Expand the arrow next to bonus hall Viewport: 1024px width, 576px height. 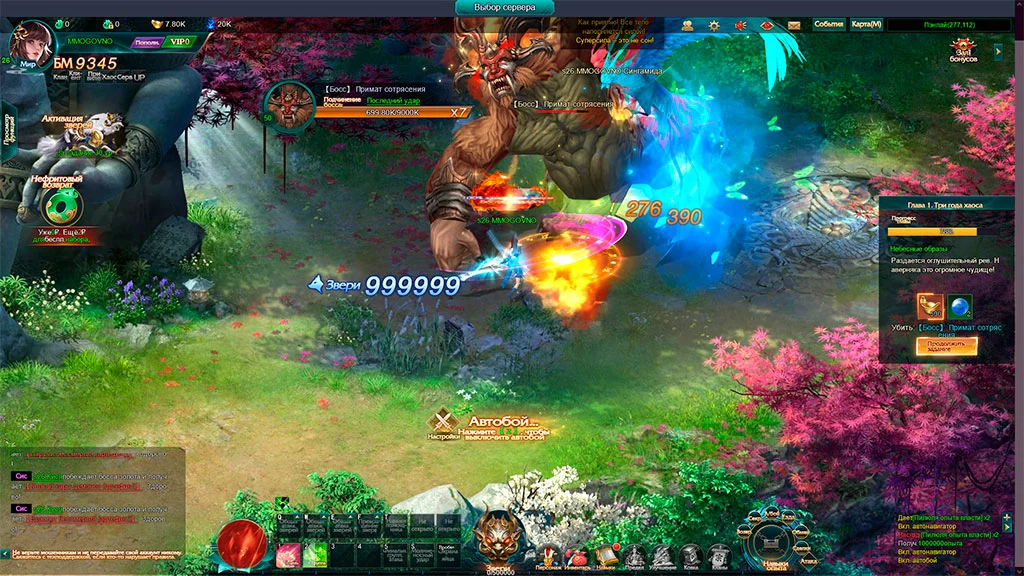(x=997, y=49)
